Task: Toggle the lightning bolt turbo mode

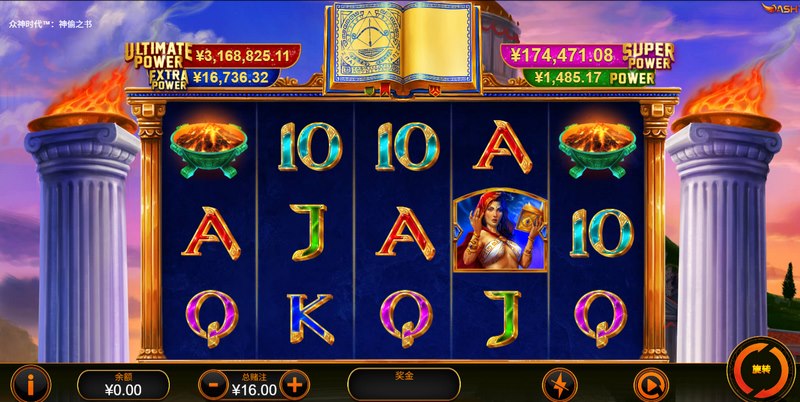Action: [x=560, y=384]
